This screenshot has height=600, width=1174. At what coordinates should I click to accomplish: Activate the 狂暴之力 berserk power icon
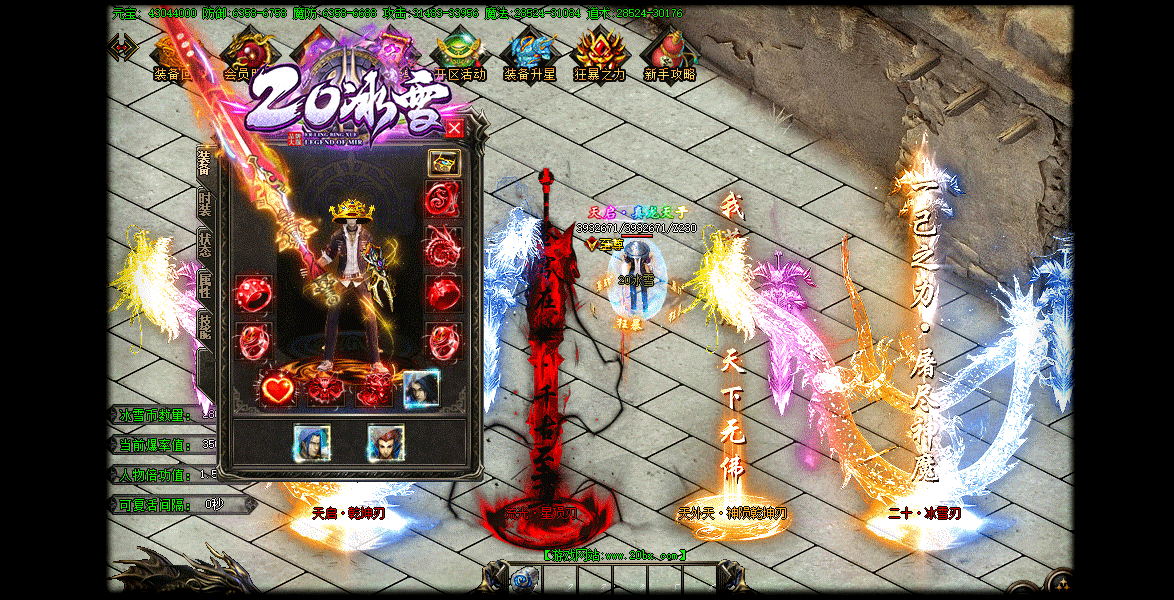tap(600, 54)
